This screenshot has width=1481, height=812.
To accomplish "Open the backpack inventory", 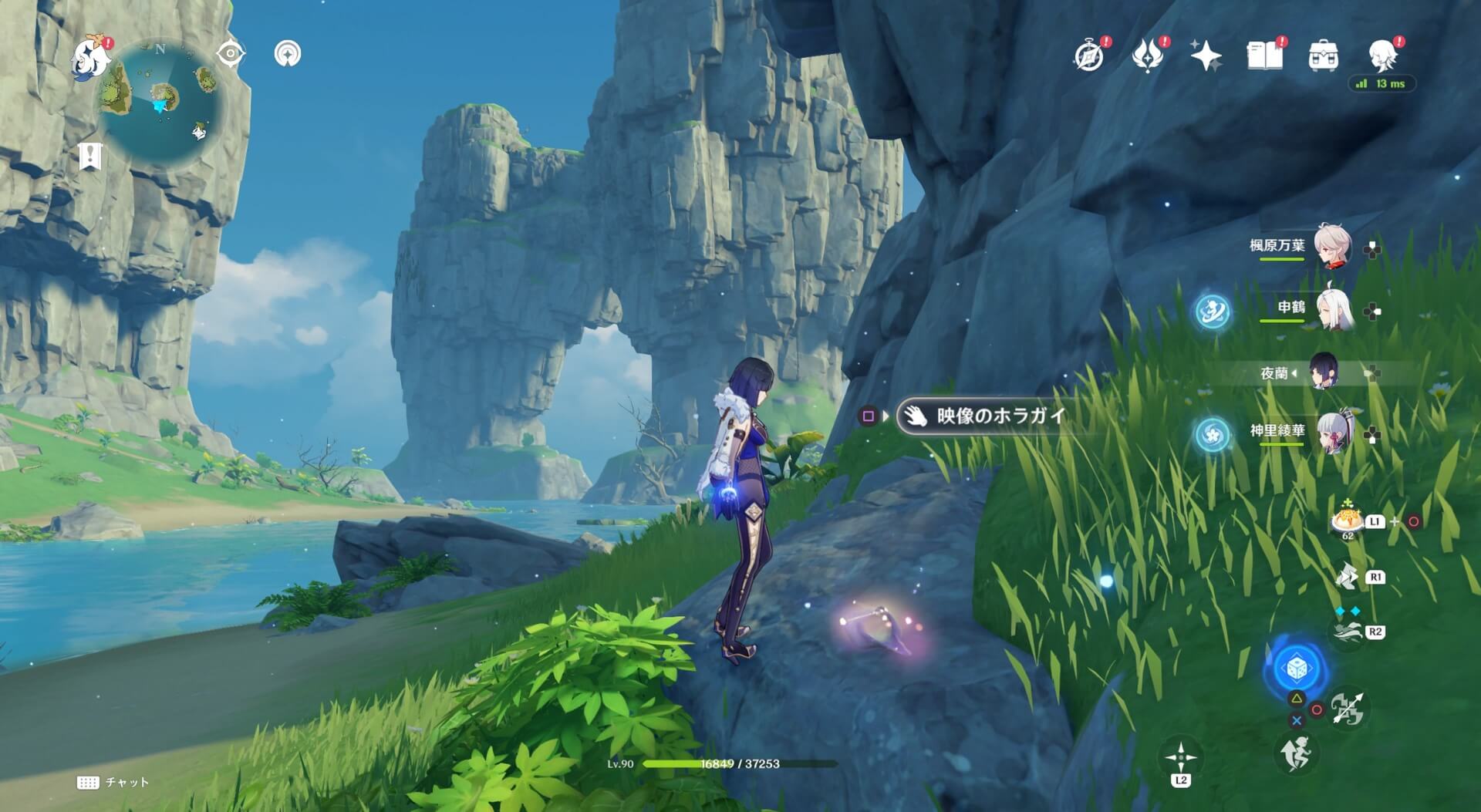I will click(1323, 56).
